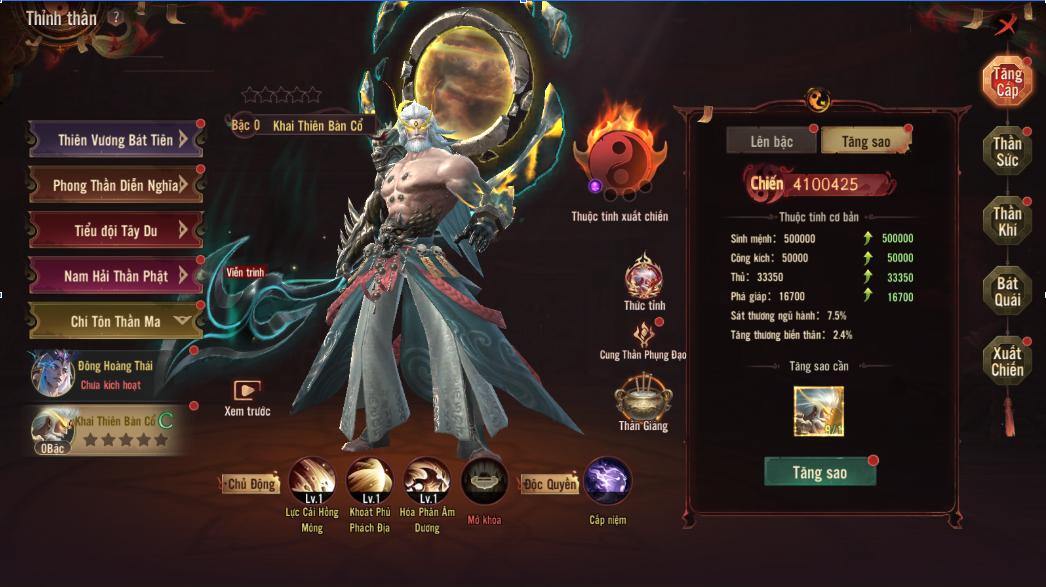
Task: Choose Tiểu đội Tây Du category
Action: (115, 230)
